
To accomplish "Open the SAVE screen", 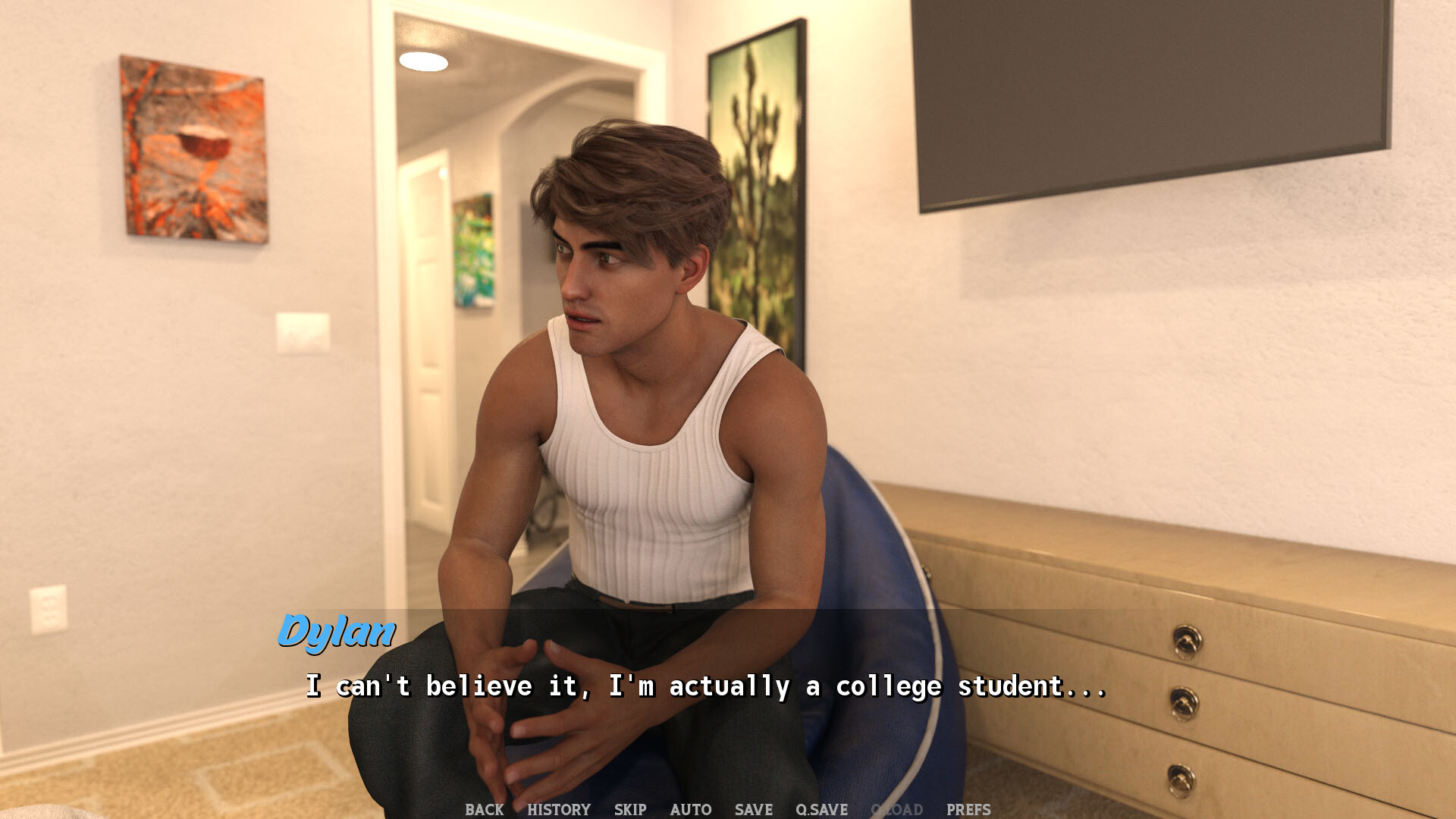I will pyautogui.click(x=752, y=809).
